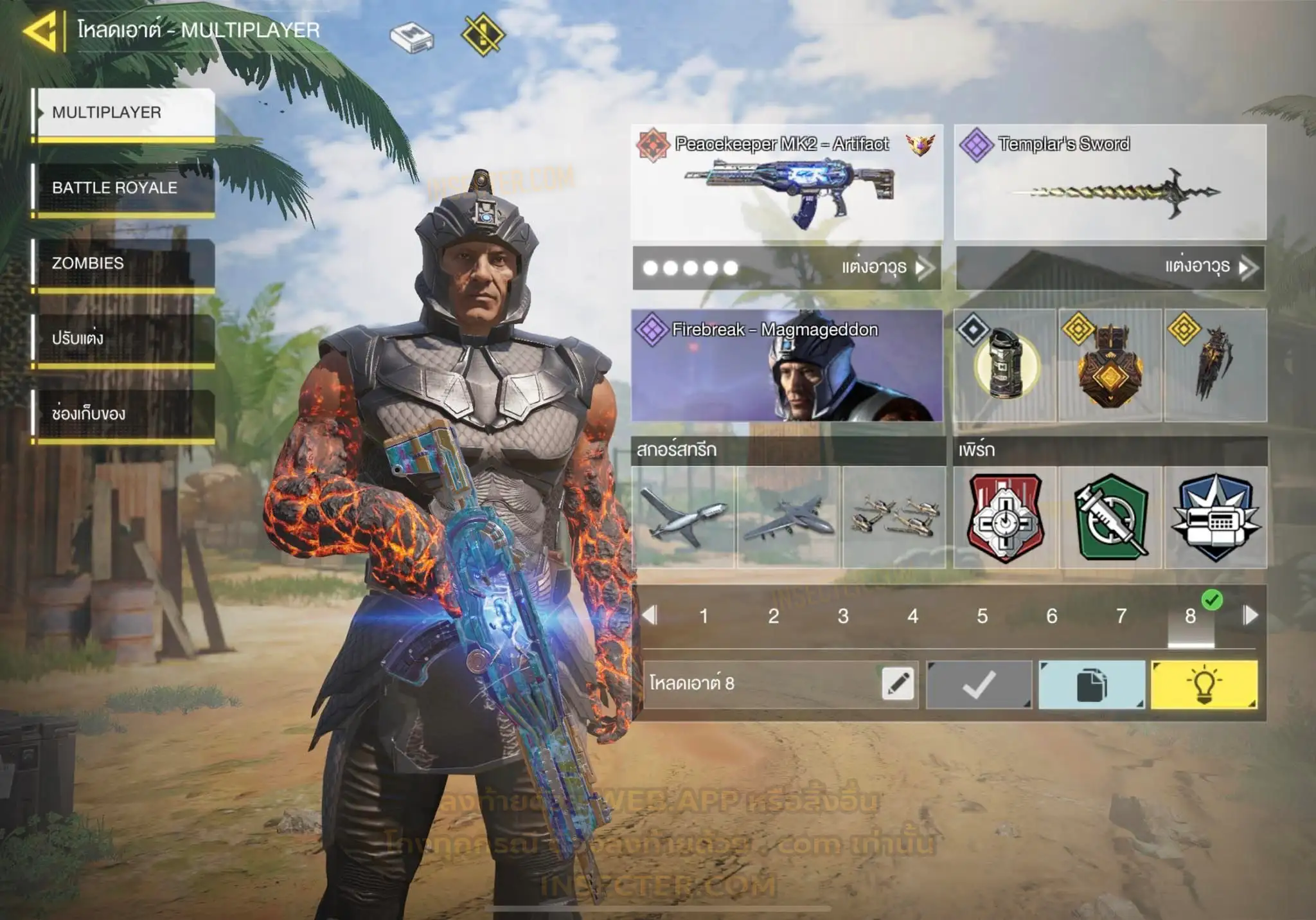
Task: Switch to loadout slot 5
Action: pyautogui.click(x=982, y=616)
